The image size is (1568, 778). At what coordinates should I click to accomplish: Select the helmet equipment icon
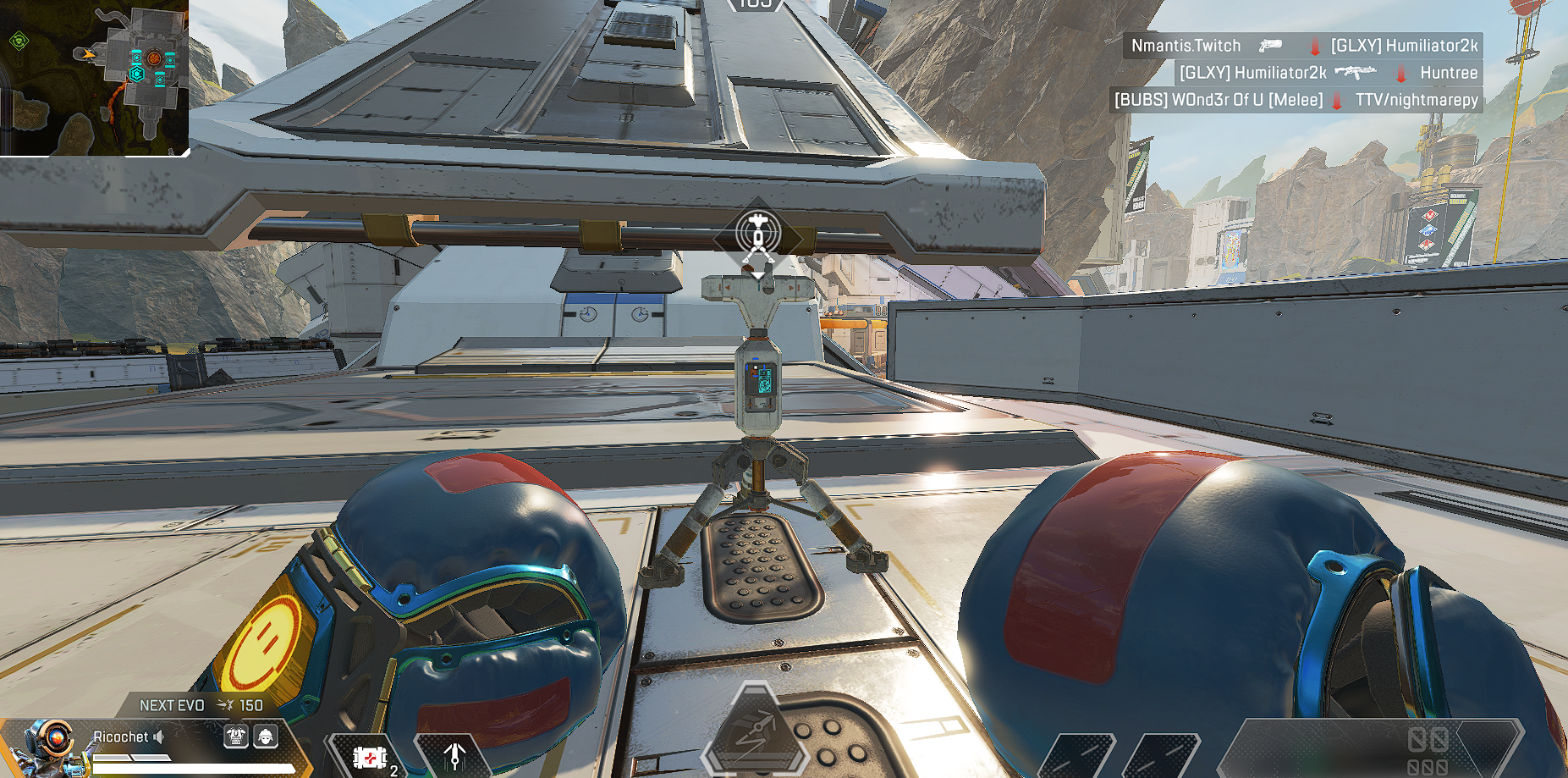click(266, 737)
